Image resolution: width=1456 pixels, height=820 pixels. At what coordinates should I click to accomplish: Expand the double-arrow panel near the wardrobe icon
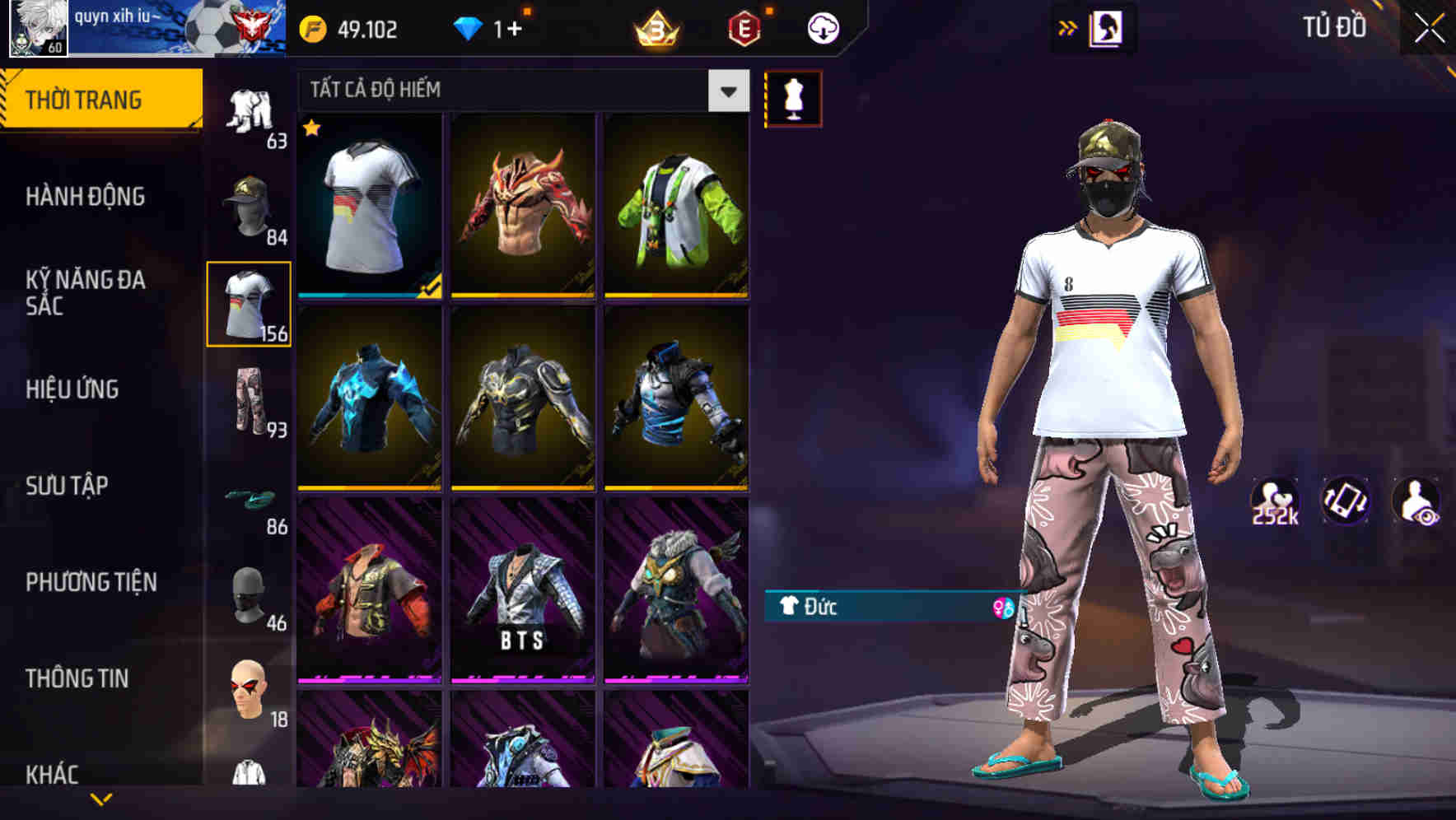[1068, 27]
